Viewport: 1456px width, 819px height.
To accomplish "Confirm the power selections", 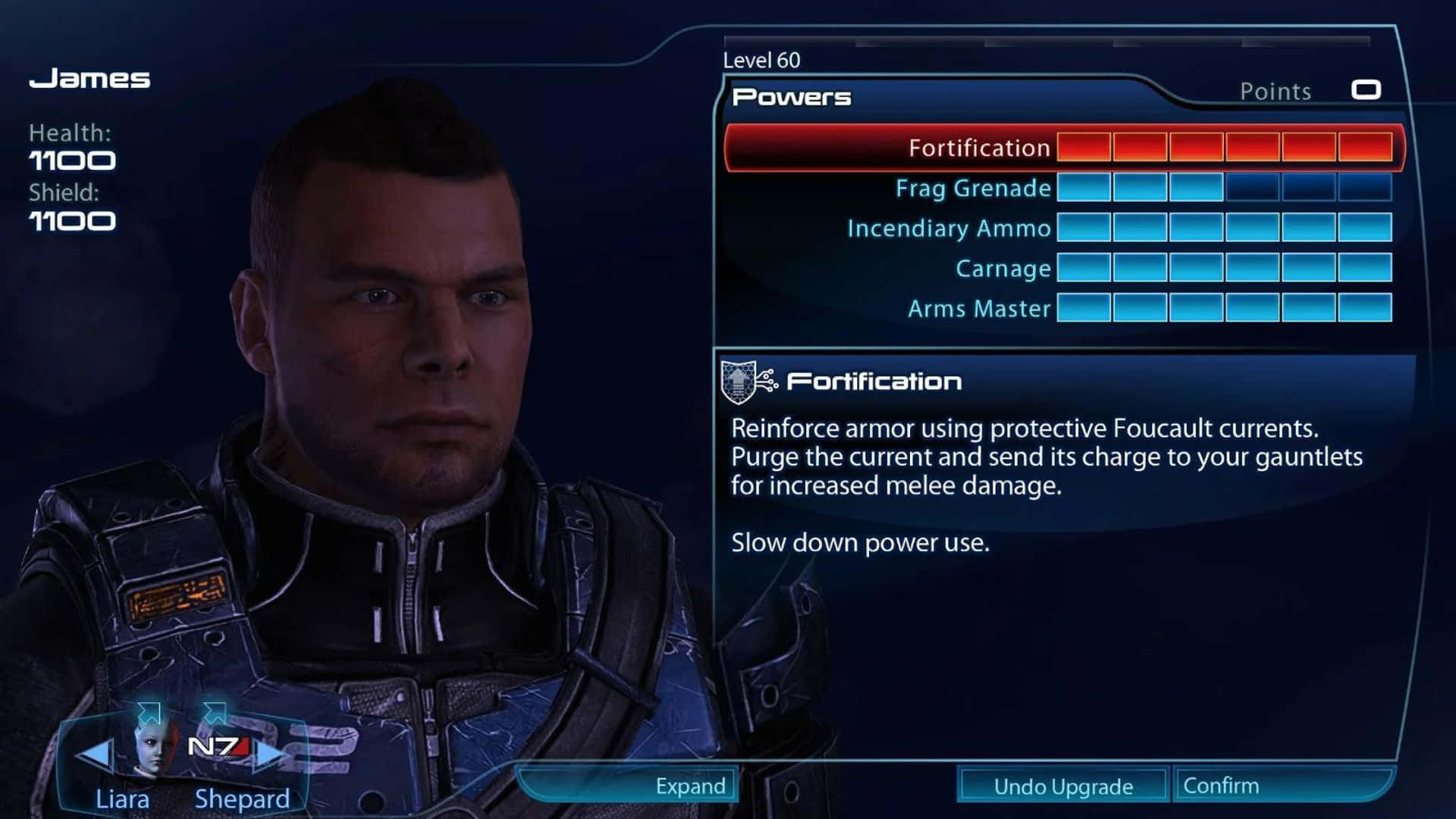I will point(1221,786).
